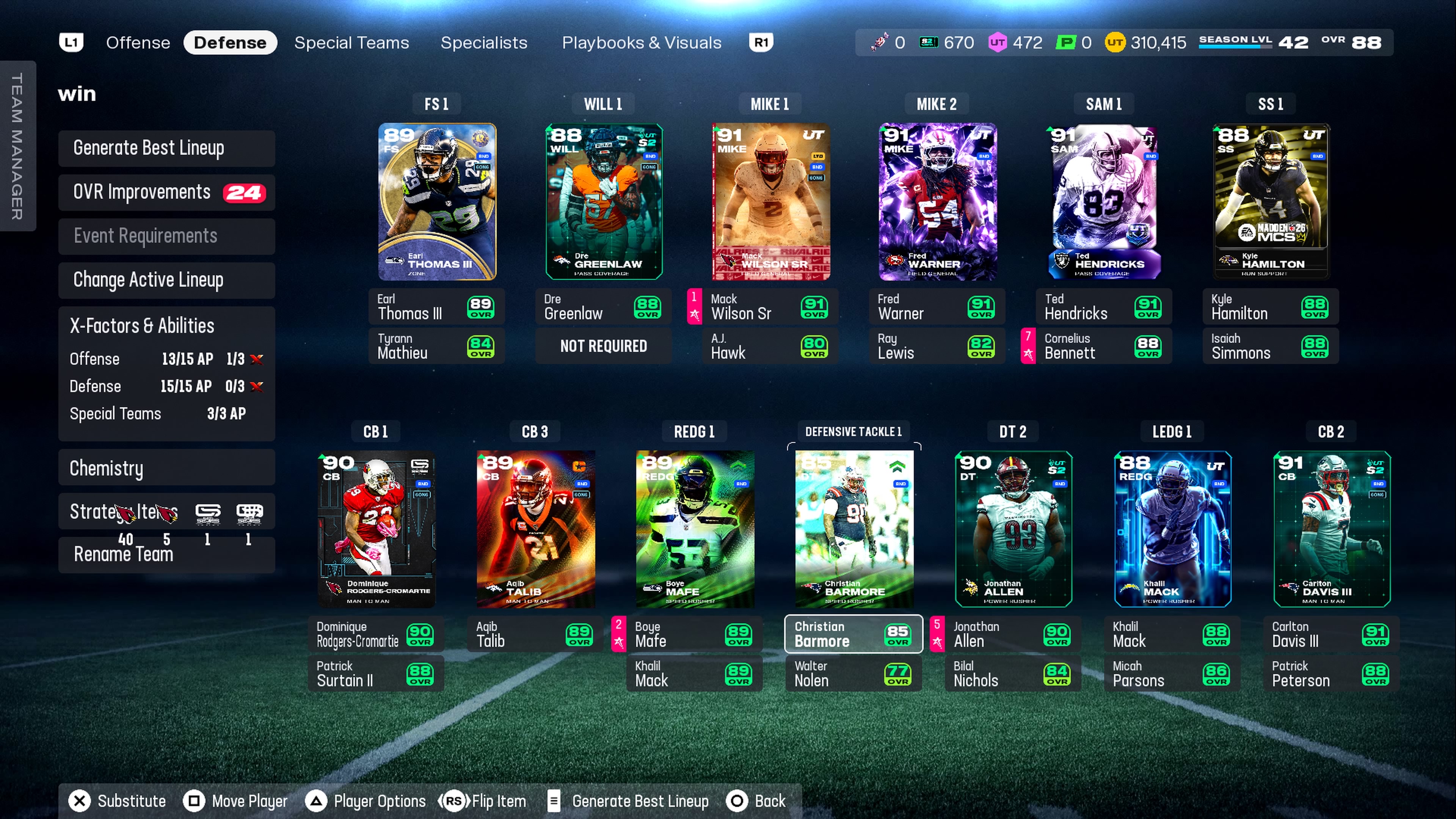Select backup Patrick Surtain II row
This screenshot has height=819, width=1456.
376,674
